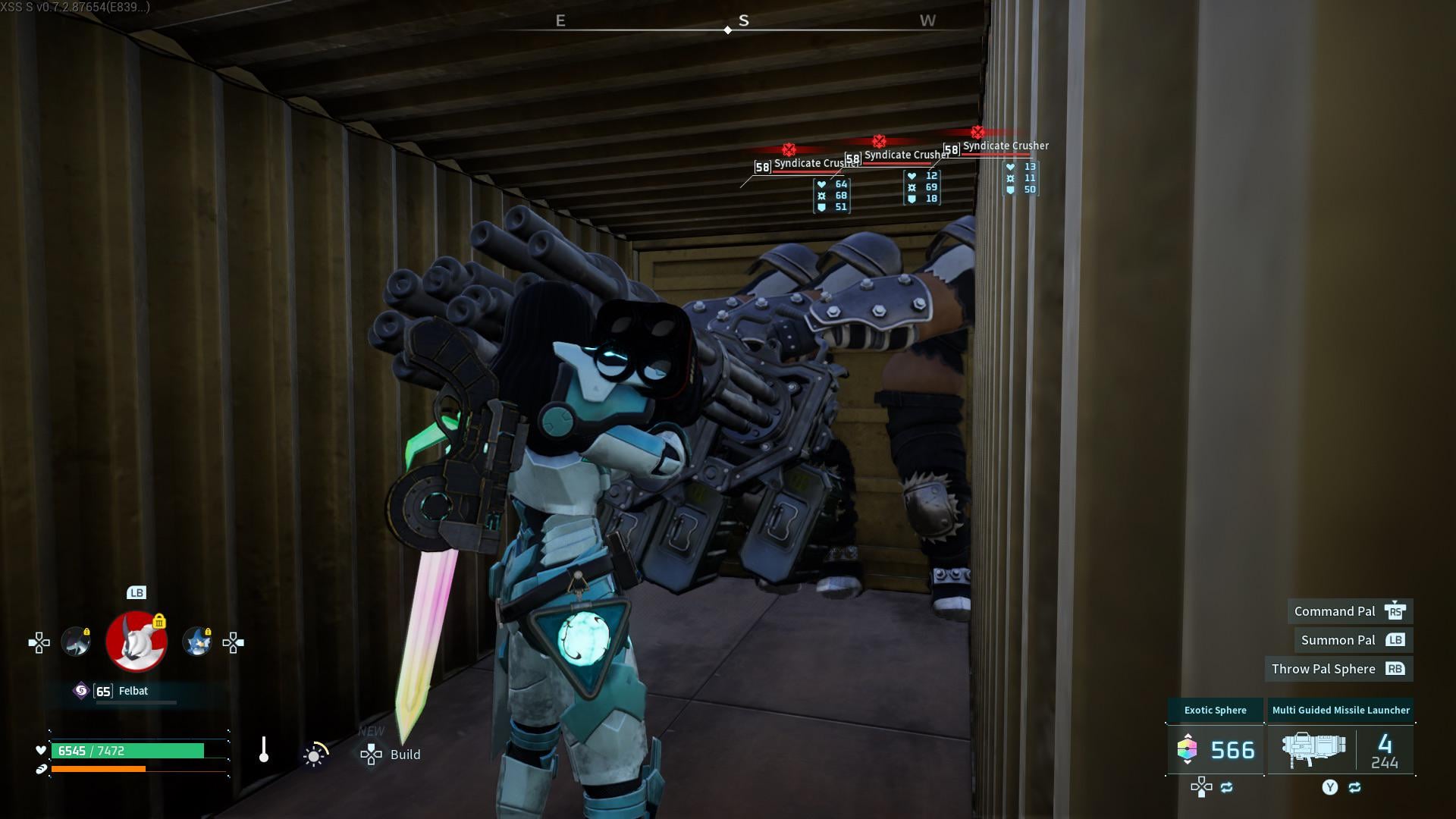The height and width of the screenshot is (819, 1456).
Task: Choose the dark gray pal party portrait
Action: [x=76, y=642]
